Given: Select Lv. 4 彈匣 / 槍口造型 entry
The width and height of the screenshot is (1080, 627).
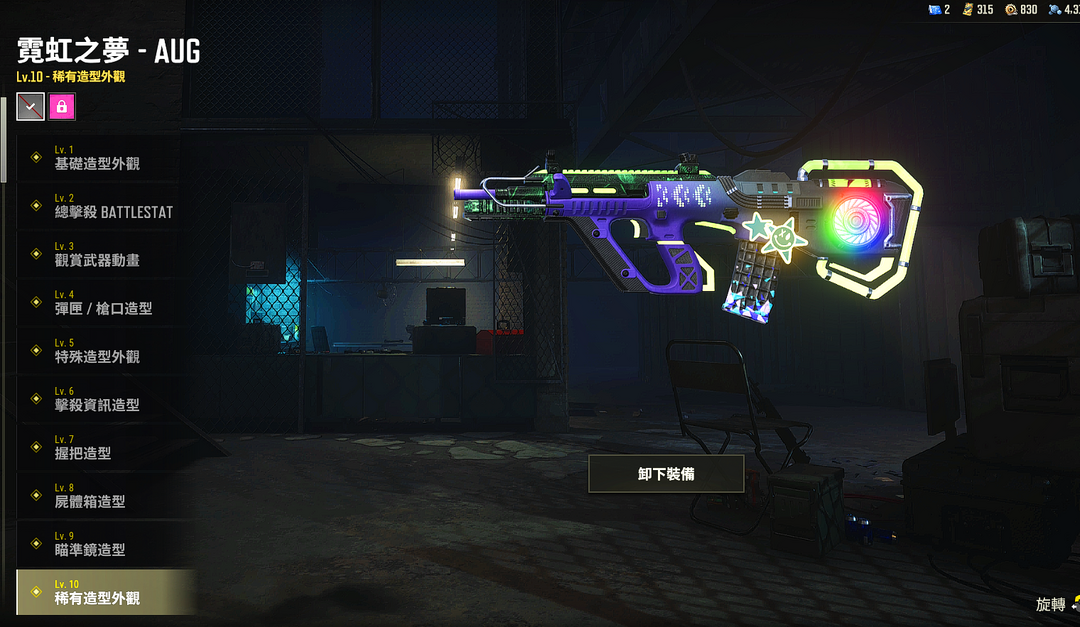Looking at the screenshot, I should tap(98, 303).
